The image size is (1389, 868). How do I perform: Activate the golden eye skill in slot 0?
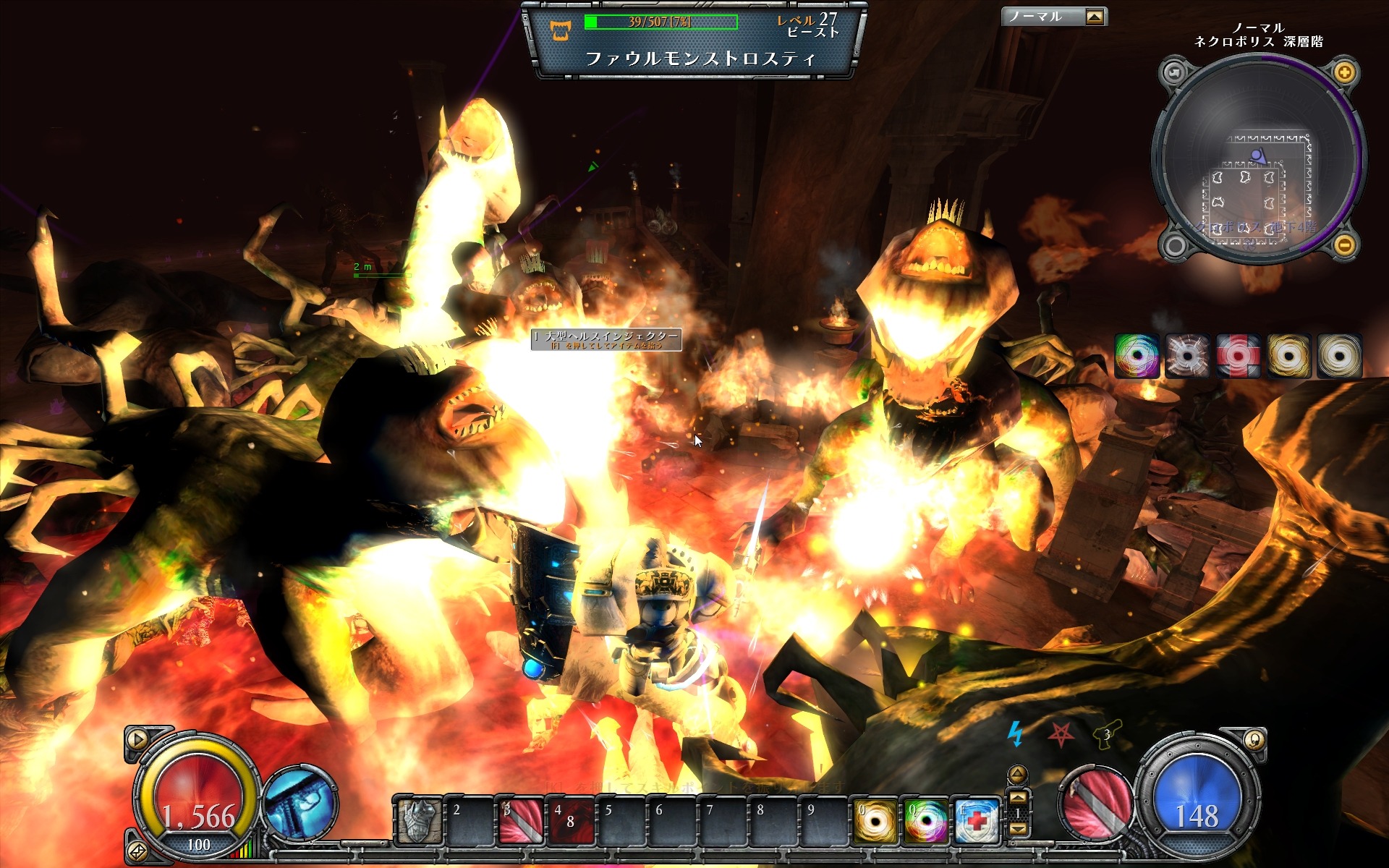coord(875,821)
